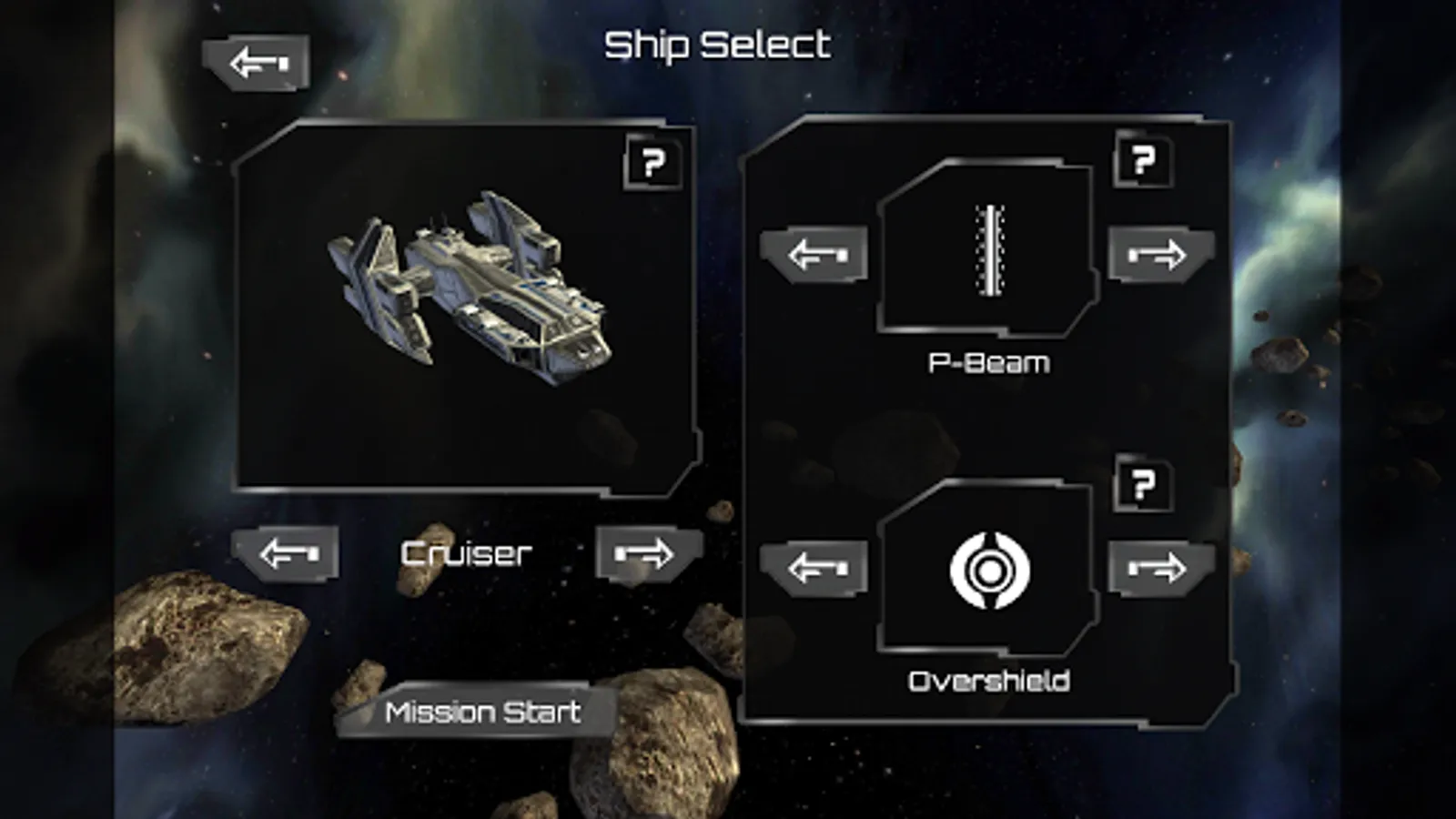Viewport: 1456px width, 819px height.
Task: Choose the previous ability before Overshield
Action: click(814, 569)
